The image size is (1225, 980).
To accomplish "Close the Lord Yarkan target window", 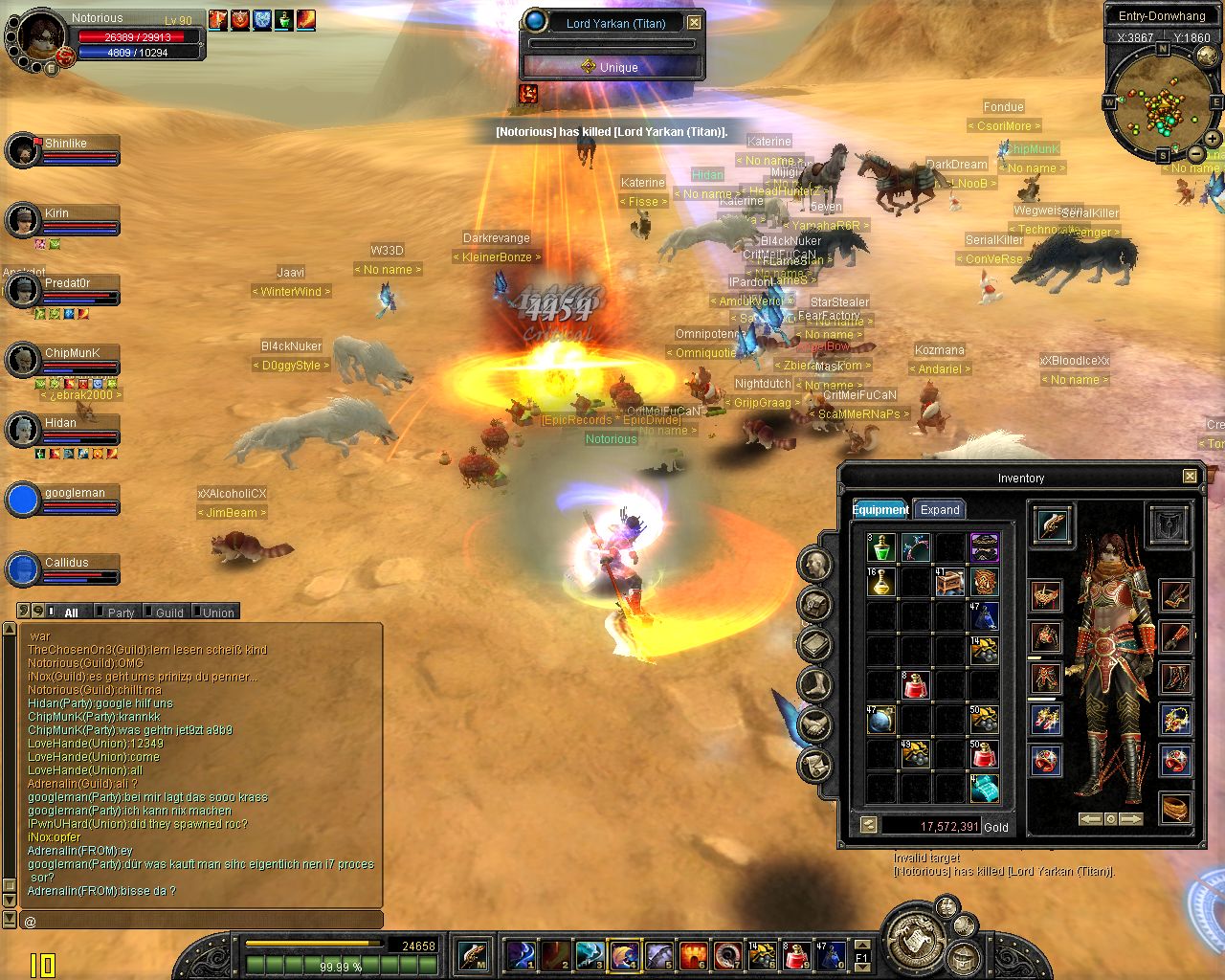I will click(695, 22).
